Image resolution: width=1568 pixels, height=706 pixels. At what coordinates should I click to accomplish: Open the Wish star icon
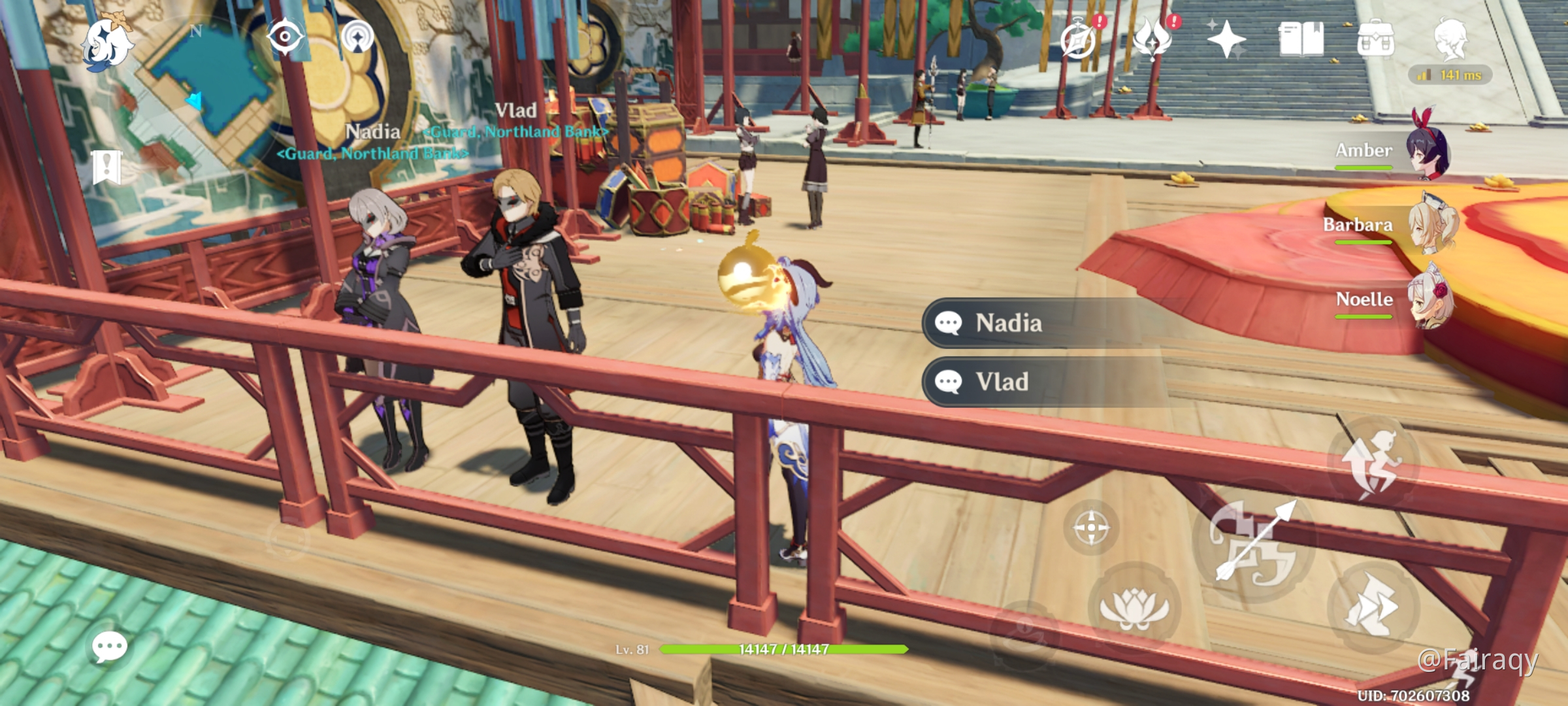click(x=1226, y=39)
